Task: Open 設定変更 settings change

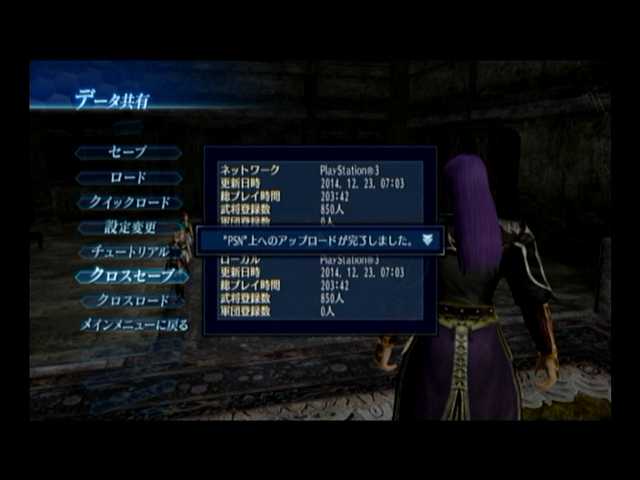Action: point(130,227)
